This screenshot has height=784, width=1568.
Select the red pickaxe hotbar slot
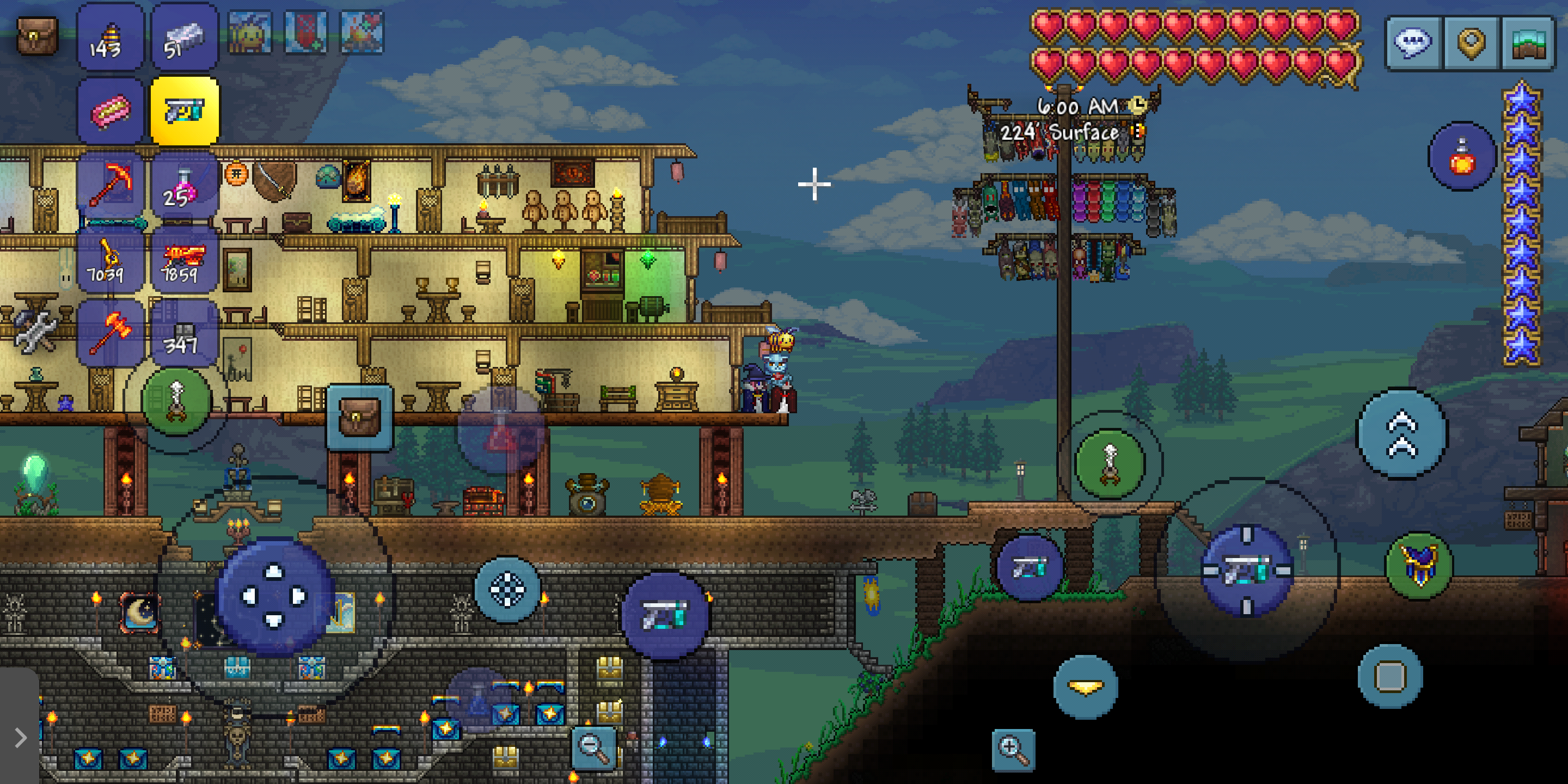[110, 186]
